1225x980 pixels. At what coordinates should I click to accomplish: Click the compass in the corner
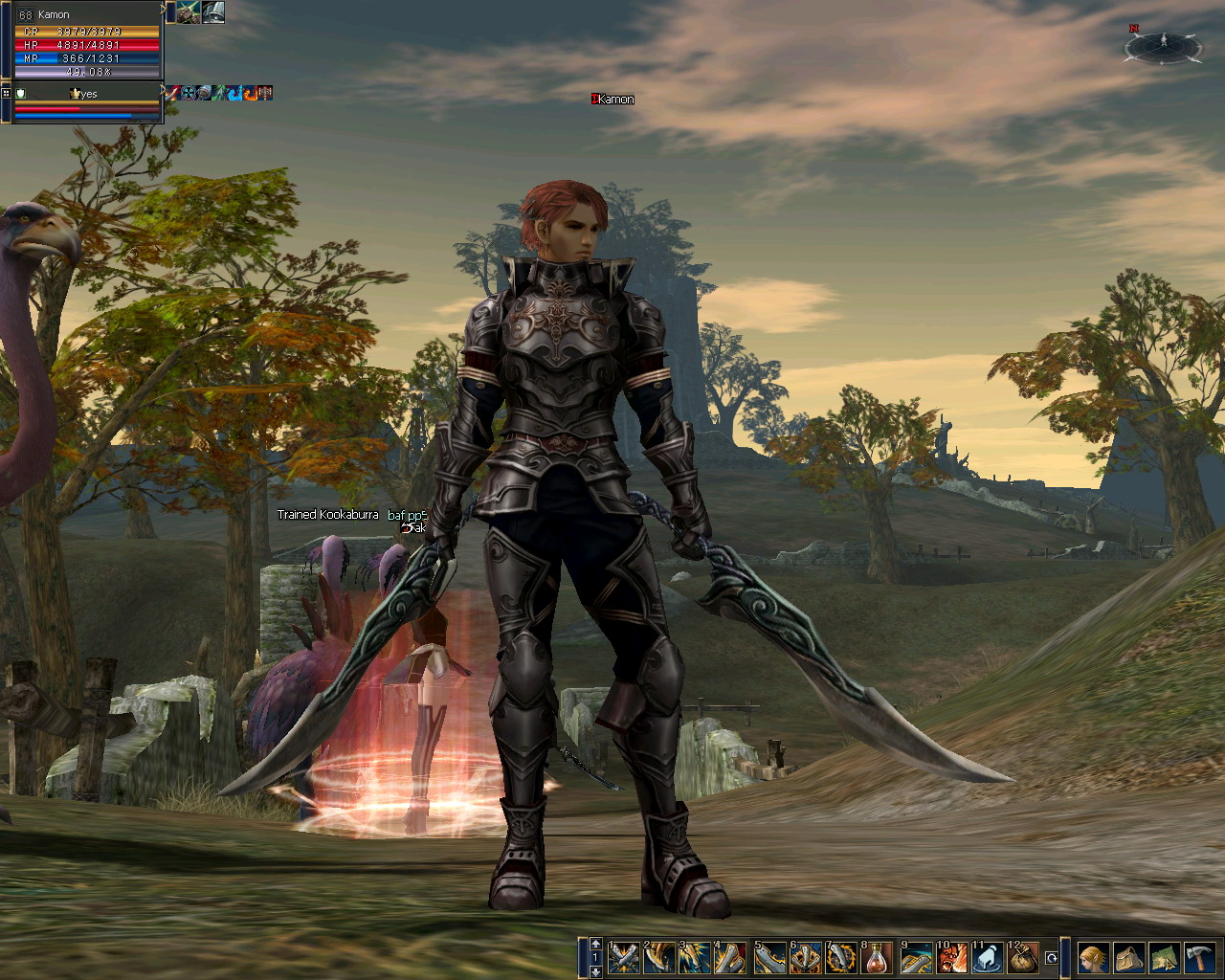click(x=1163, y=44)
